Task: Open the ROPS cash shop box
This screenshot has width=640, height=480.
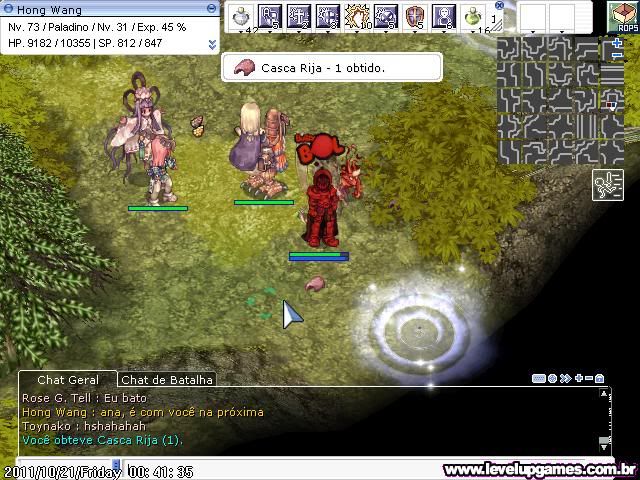Action: point(627,17)
